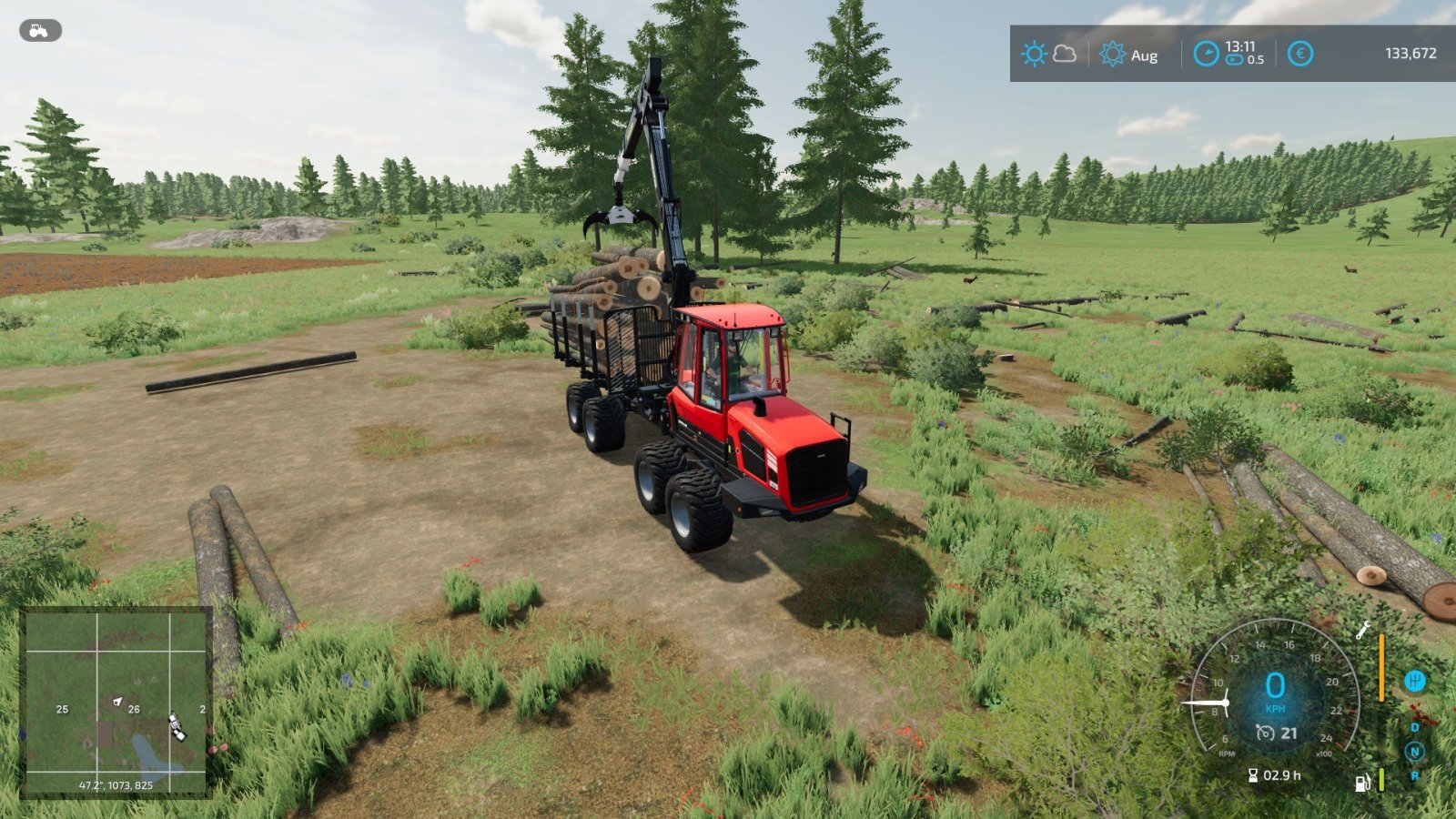The width and height of the screenshot is (1456, 819).
Task: Choose the D drive direction indicator
Action: tap(1415, 727)
